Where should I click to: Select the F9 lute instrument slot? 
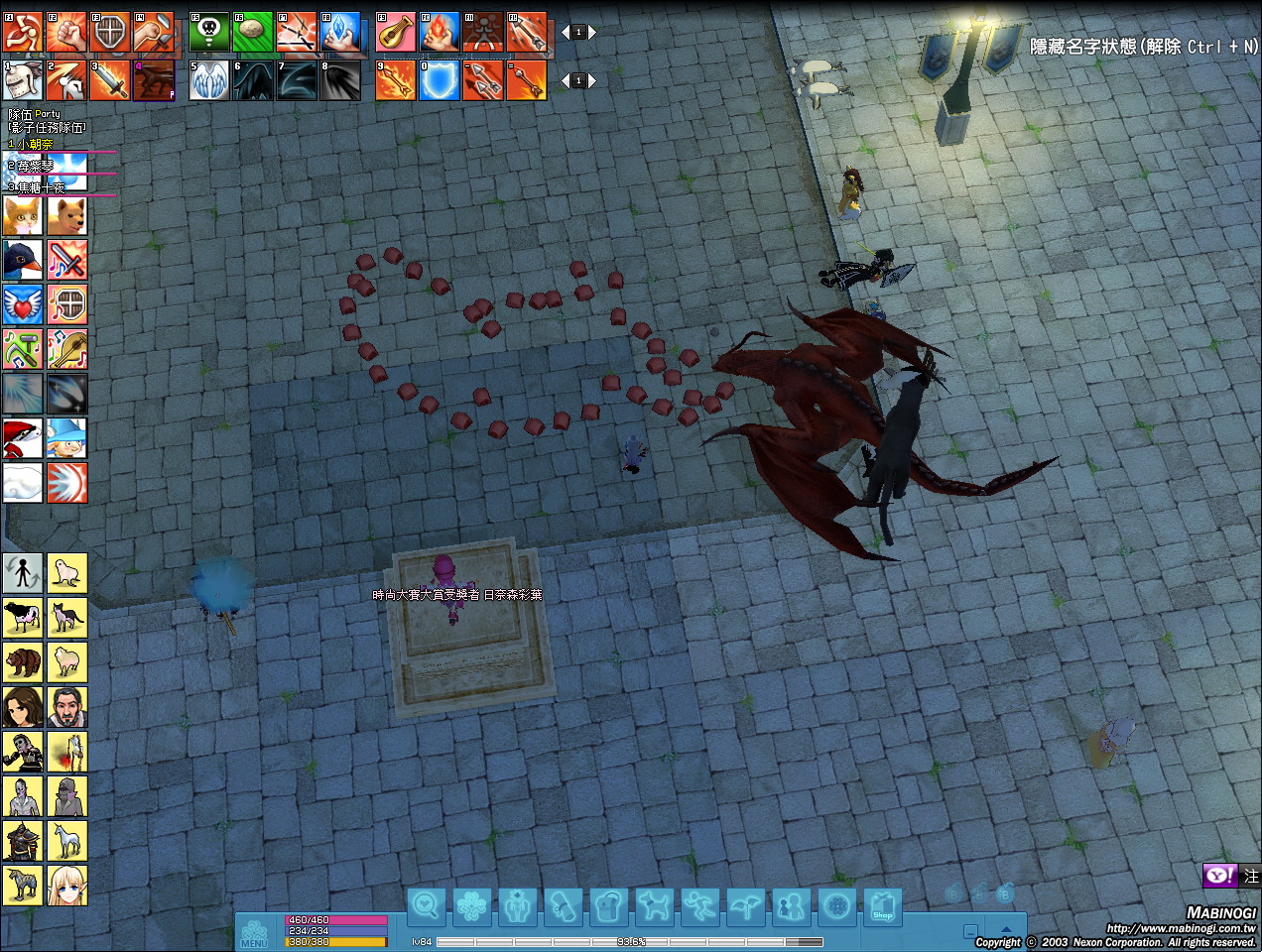click(x=396, y=33)
